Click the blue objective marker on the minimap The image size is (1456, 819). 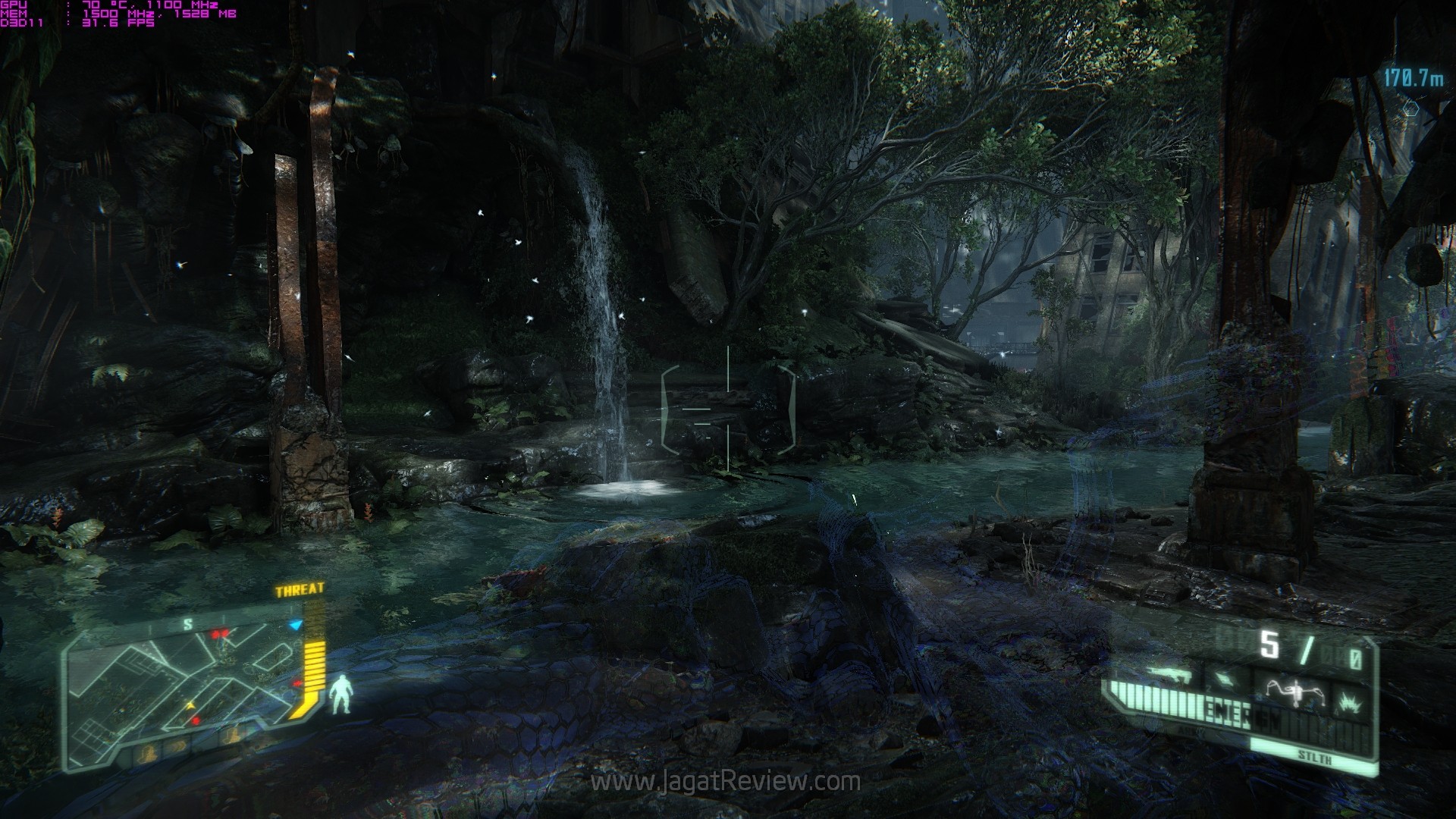pos(297,625)
